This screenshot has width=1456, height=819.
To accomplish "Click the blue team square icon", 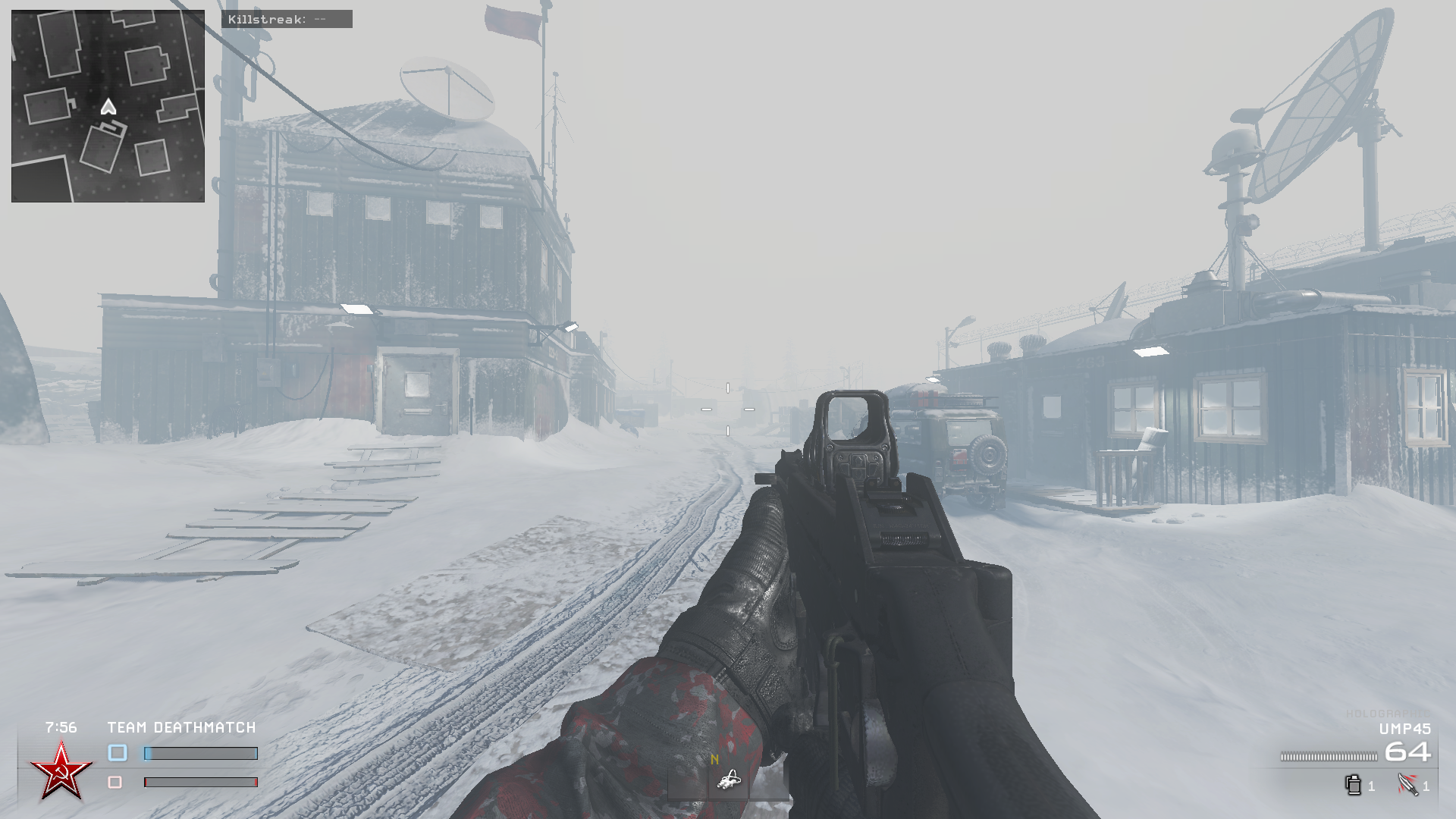I will coord(118,751).
